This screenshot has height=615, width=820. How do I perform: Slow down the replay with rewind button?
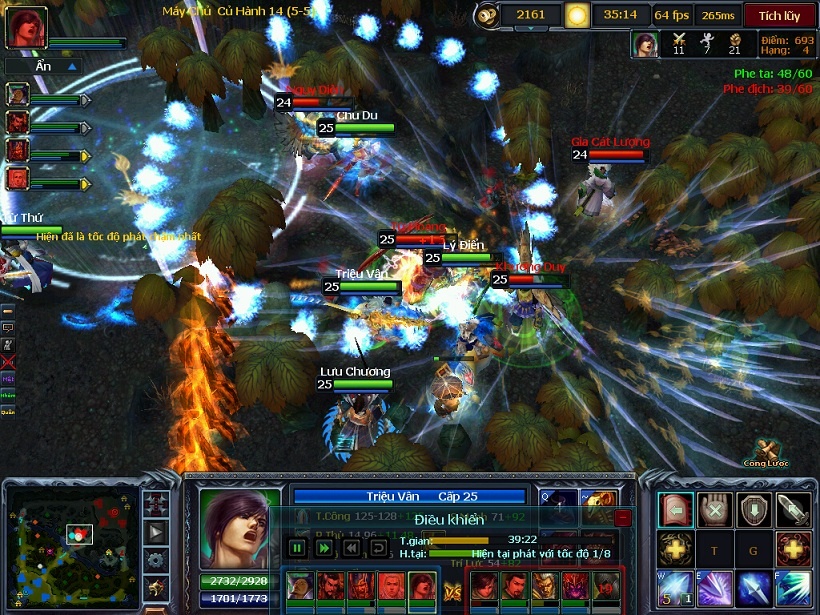[x=350, y=548]
